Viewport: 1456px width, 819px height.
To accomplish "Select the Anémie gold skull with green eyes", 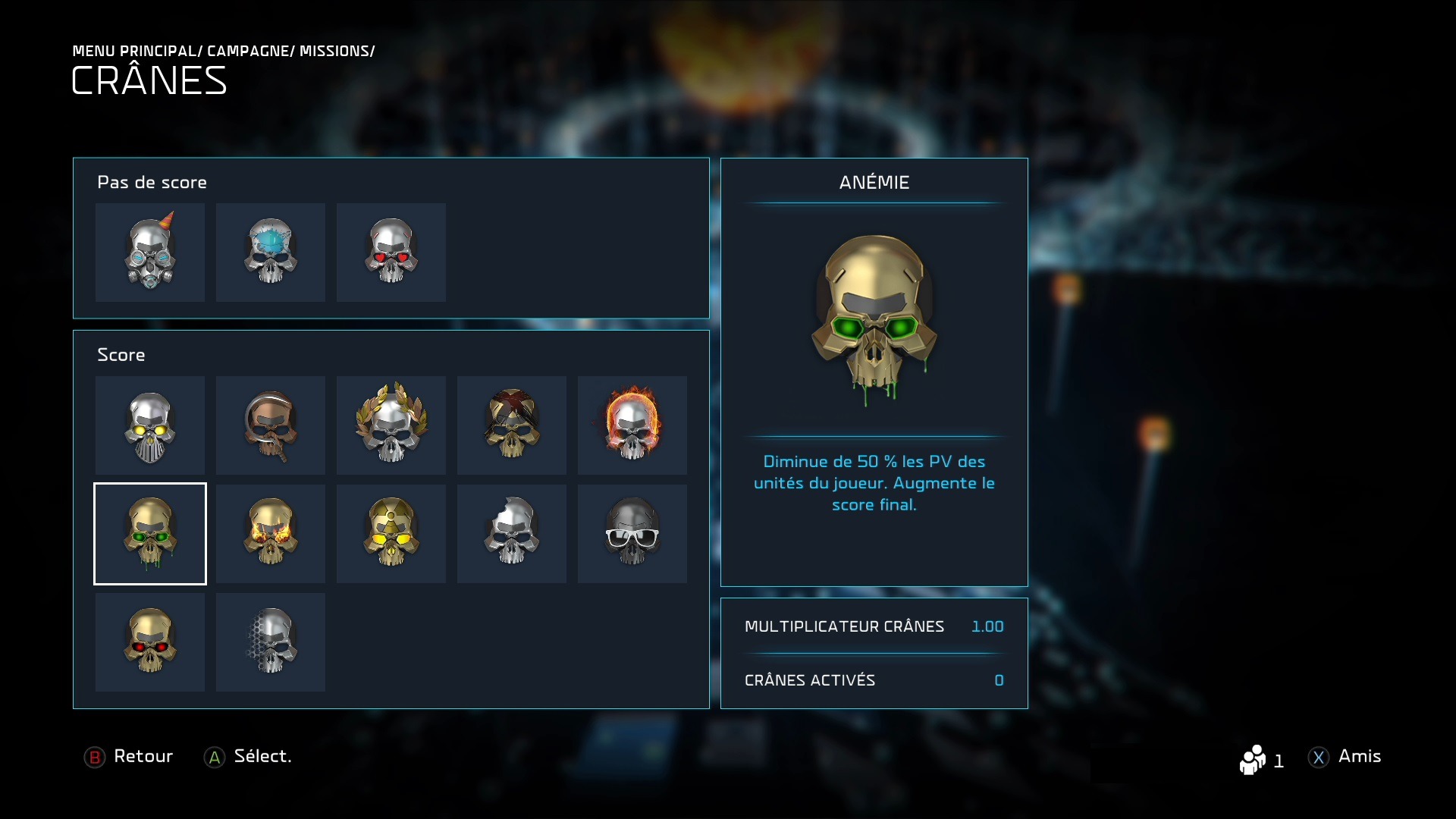I will point(150,534).
